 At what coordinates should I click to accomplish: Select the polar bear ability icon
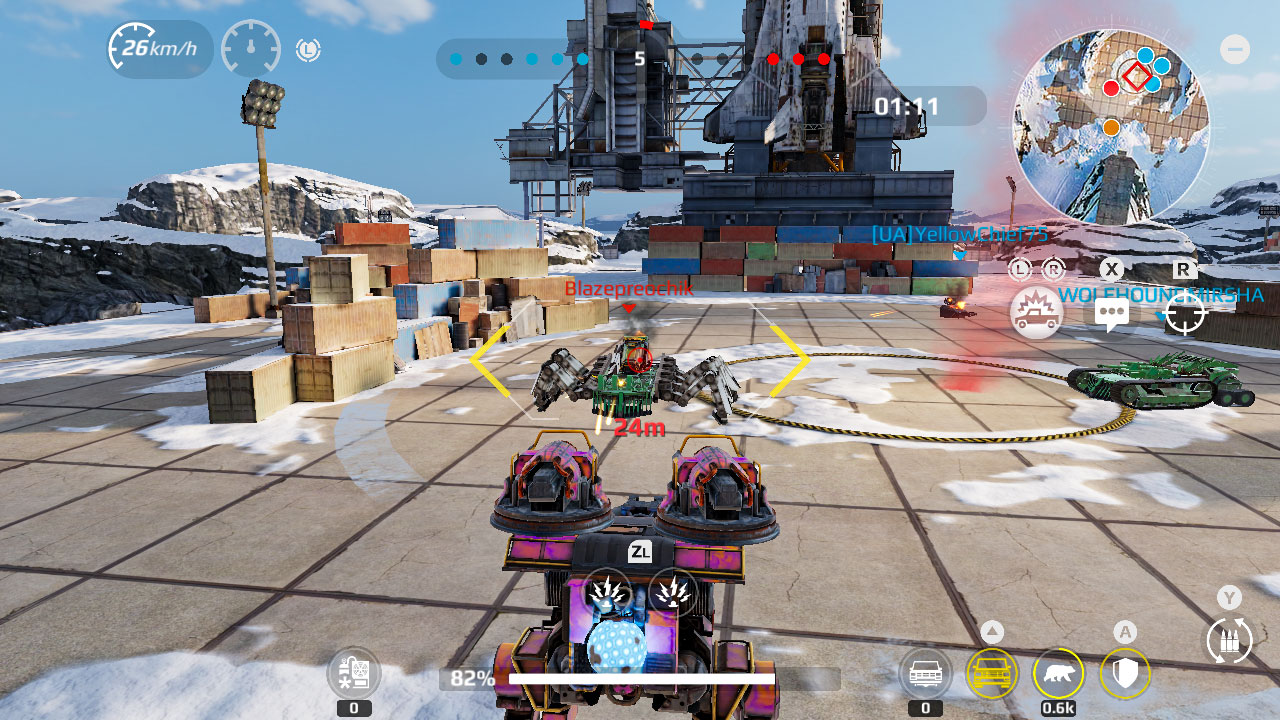[1058, 674]
